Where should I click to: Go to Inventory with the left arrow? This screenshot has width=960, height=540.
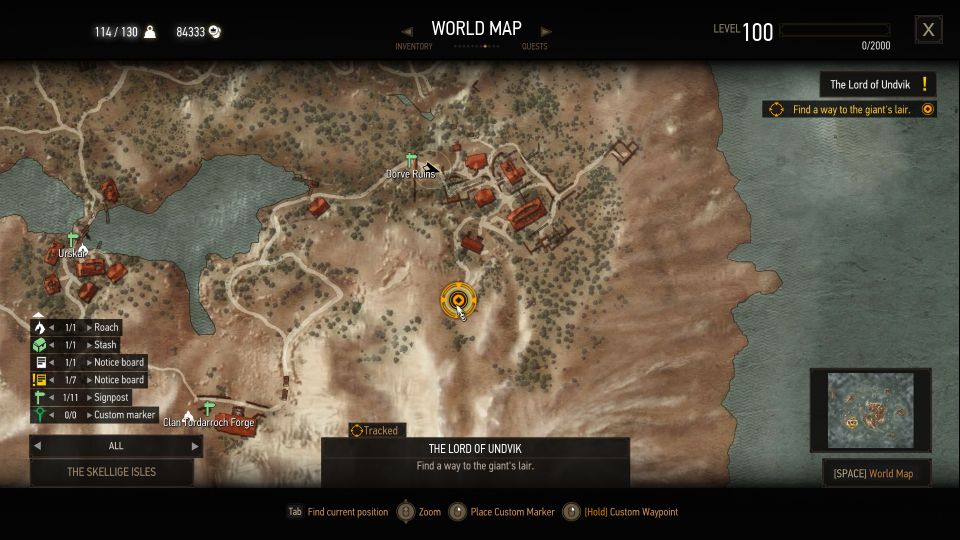407,32
